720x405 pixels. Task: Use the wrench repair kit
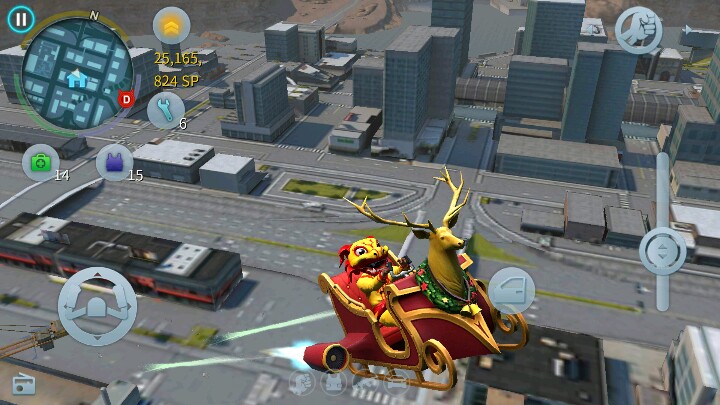(166, 109)
